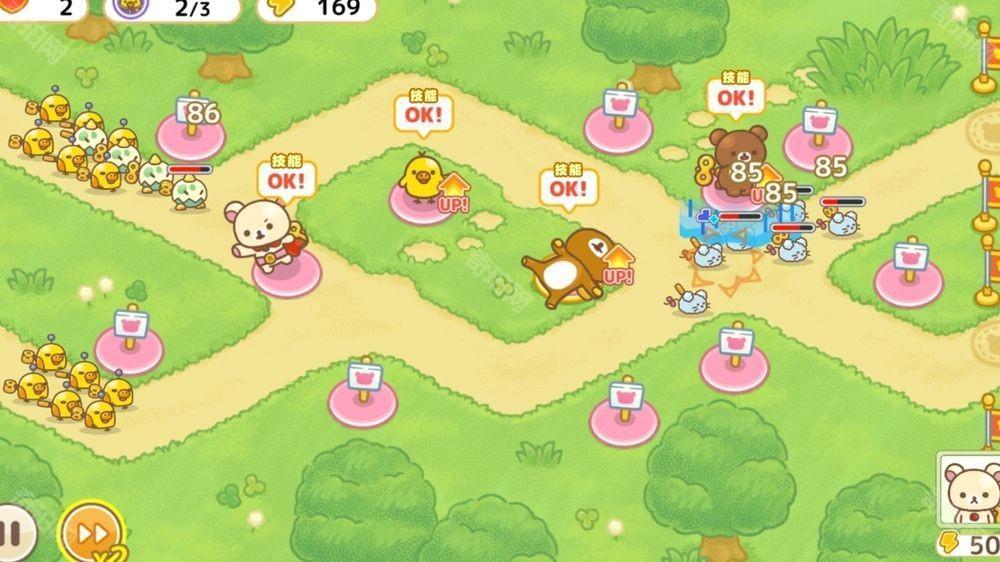Pause the game with the pause button

coord(12,532)
